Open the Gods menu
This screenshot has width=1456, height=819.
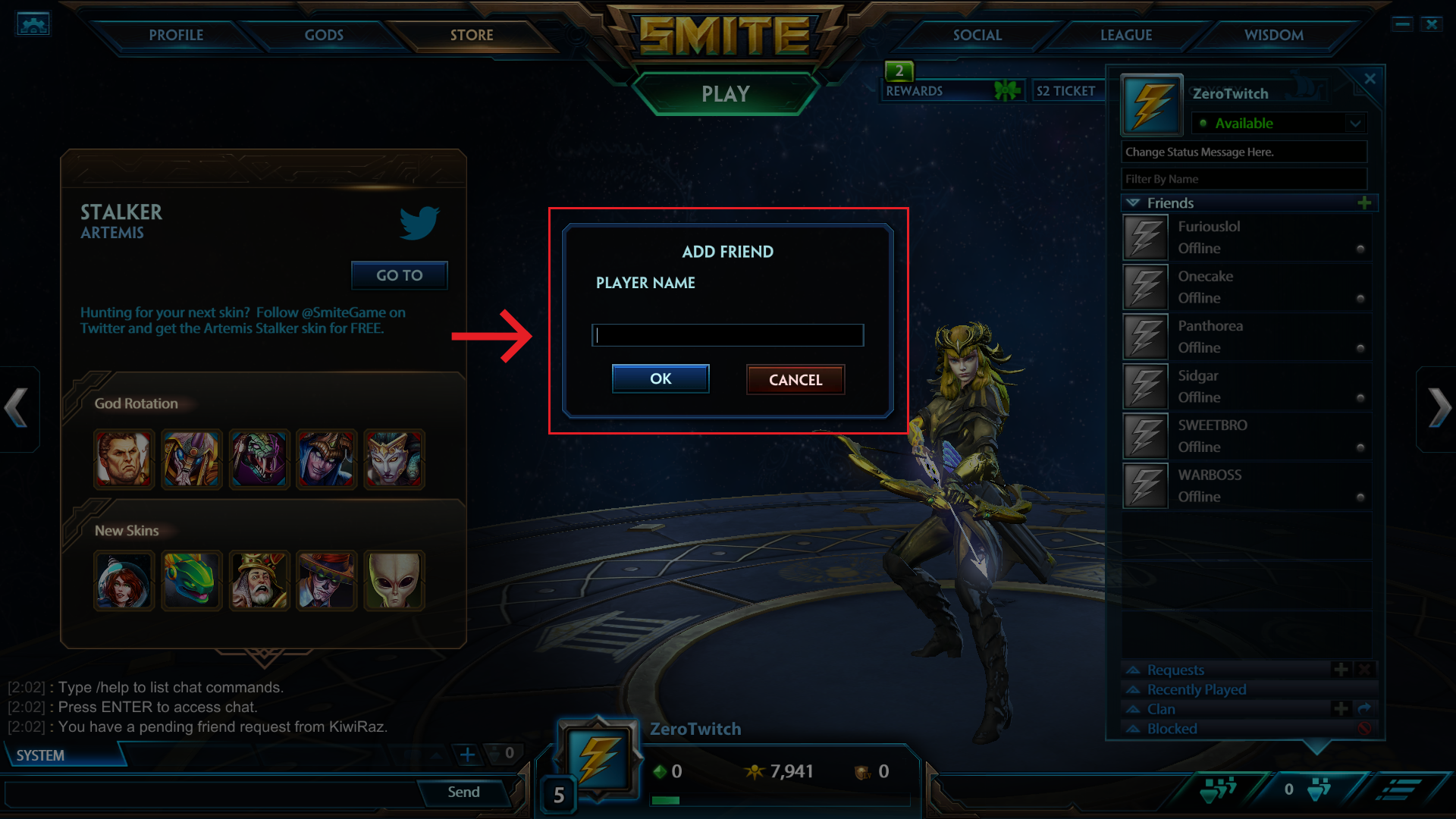coord(324,35)
